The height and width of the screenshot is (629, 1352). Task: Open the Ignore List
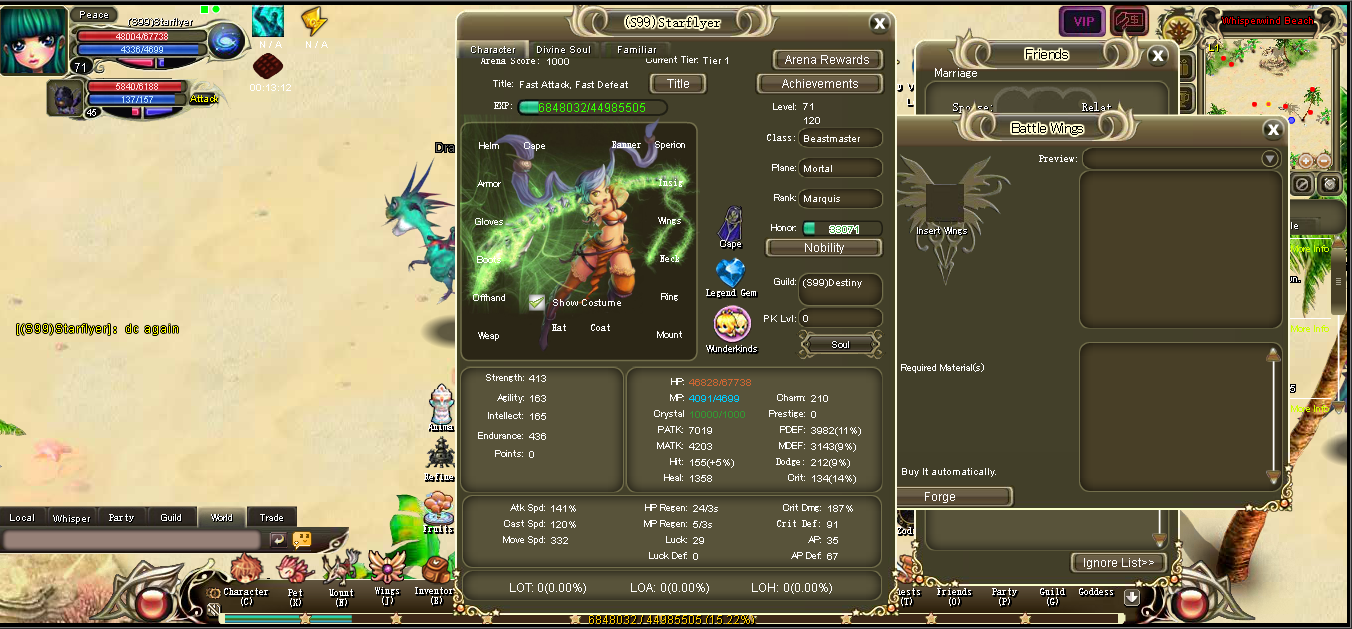(x=1118, y=563)
